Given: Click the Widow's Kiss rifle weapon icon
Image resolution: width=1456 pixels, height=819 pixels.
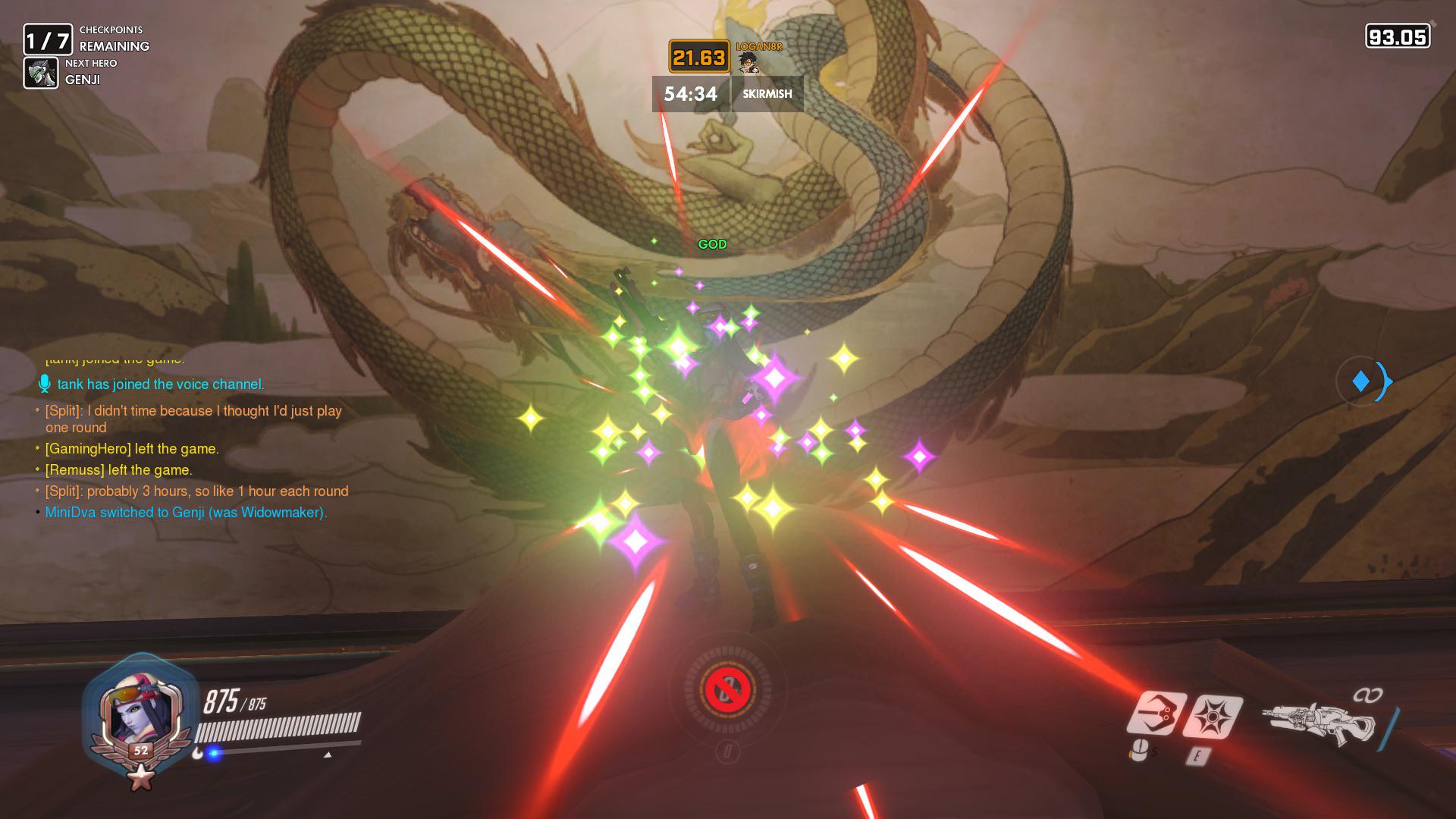Looking at the screenshot, I should [1319, 724].
